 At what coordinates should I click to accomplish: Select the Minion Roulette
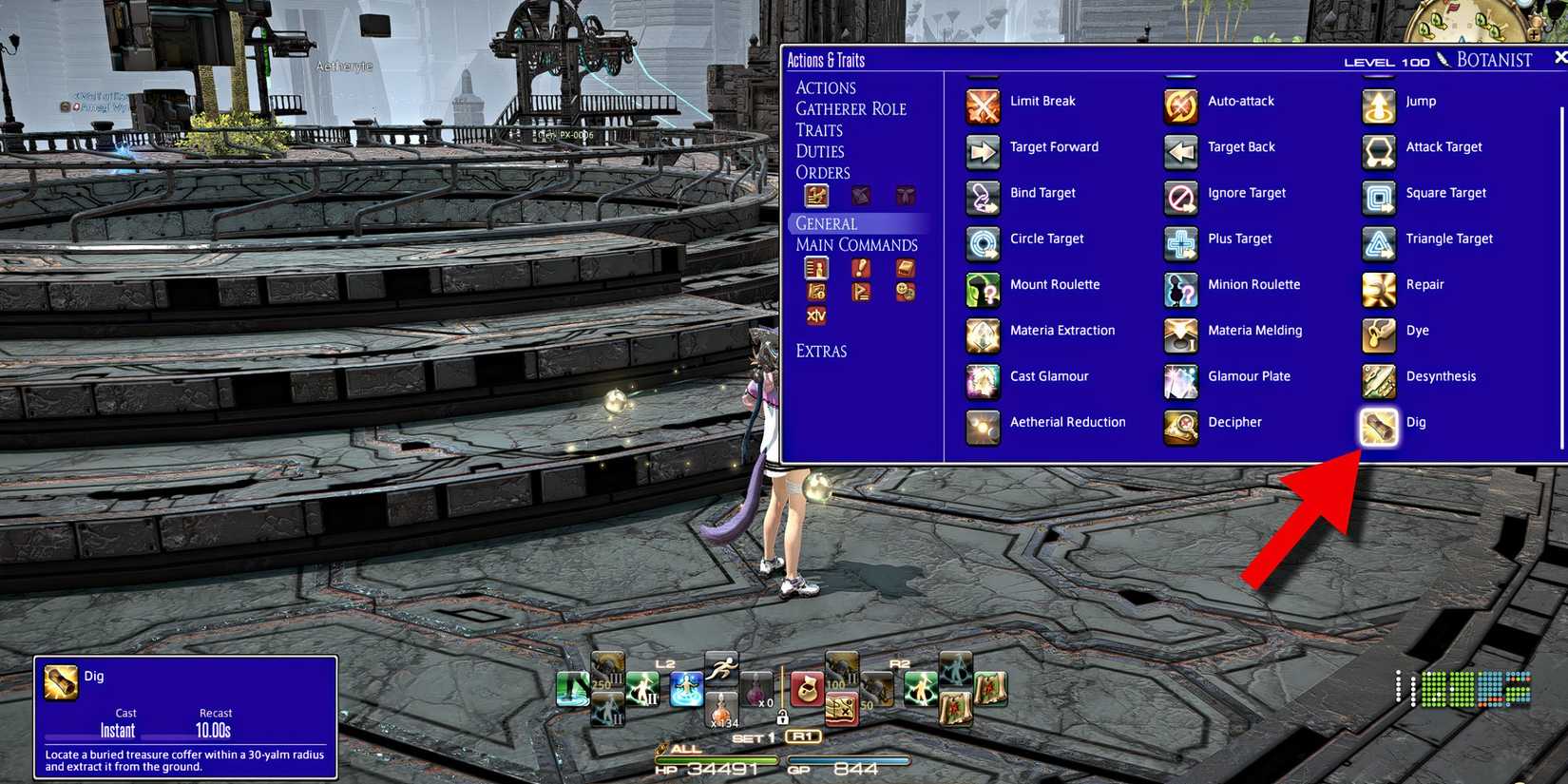pyautogui.click(x=1180, y=290)
